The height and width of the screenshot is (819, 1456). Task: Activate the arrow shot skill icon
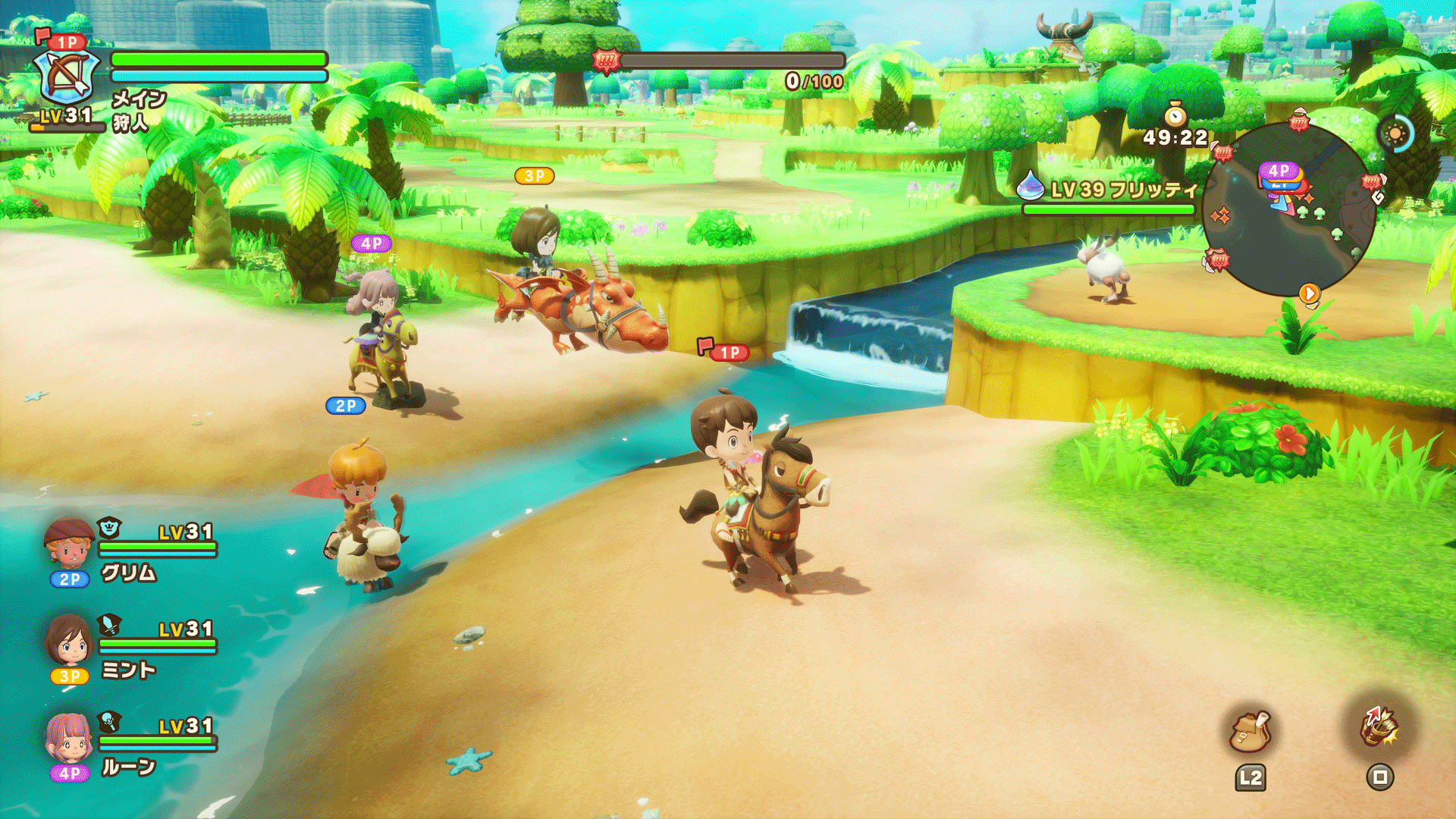pyautogui.click(x=1379, y=726)
